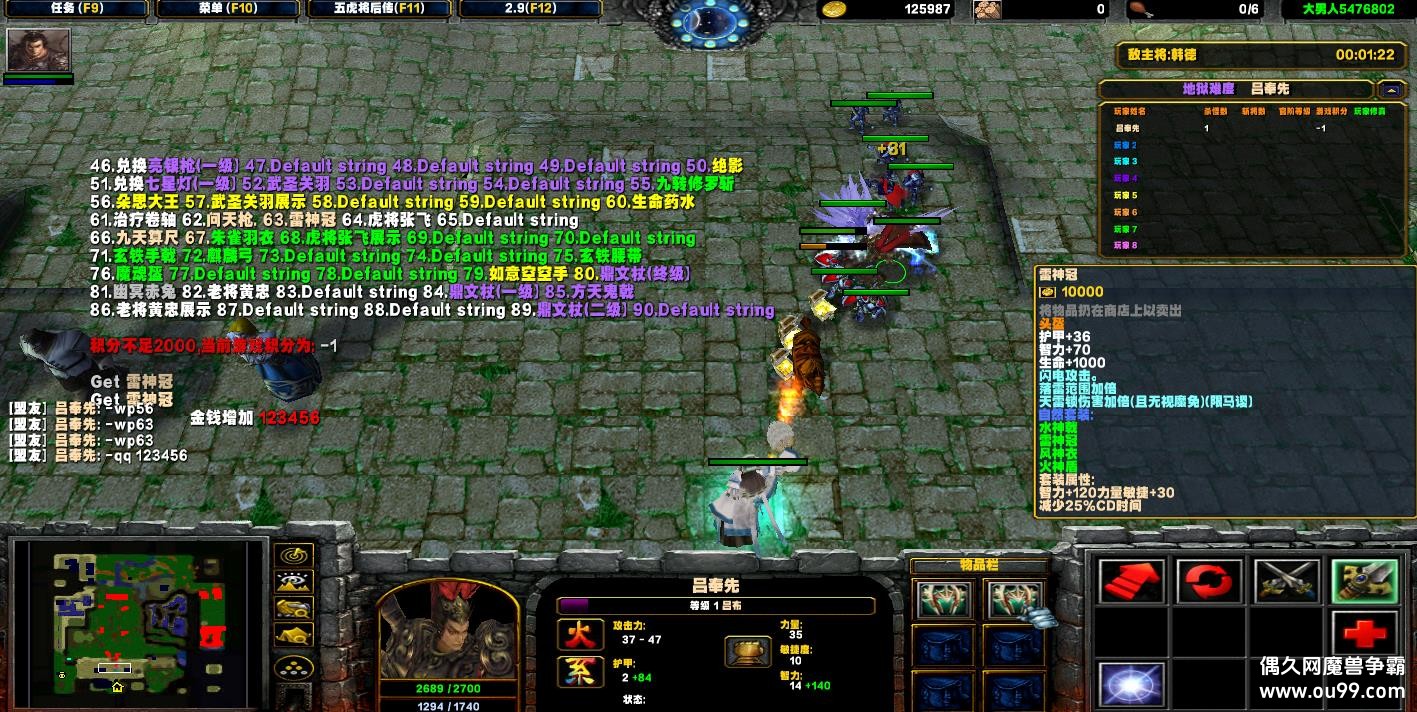This screenshot has height=712, width=1417.
Task: Select the hero icon in top-left corner
Action: point(39,49)
